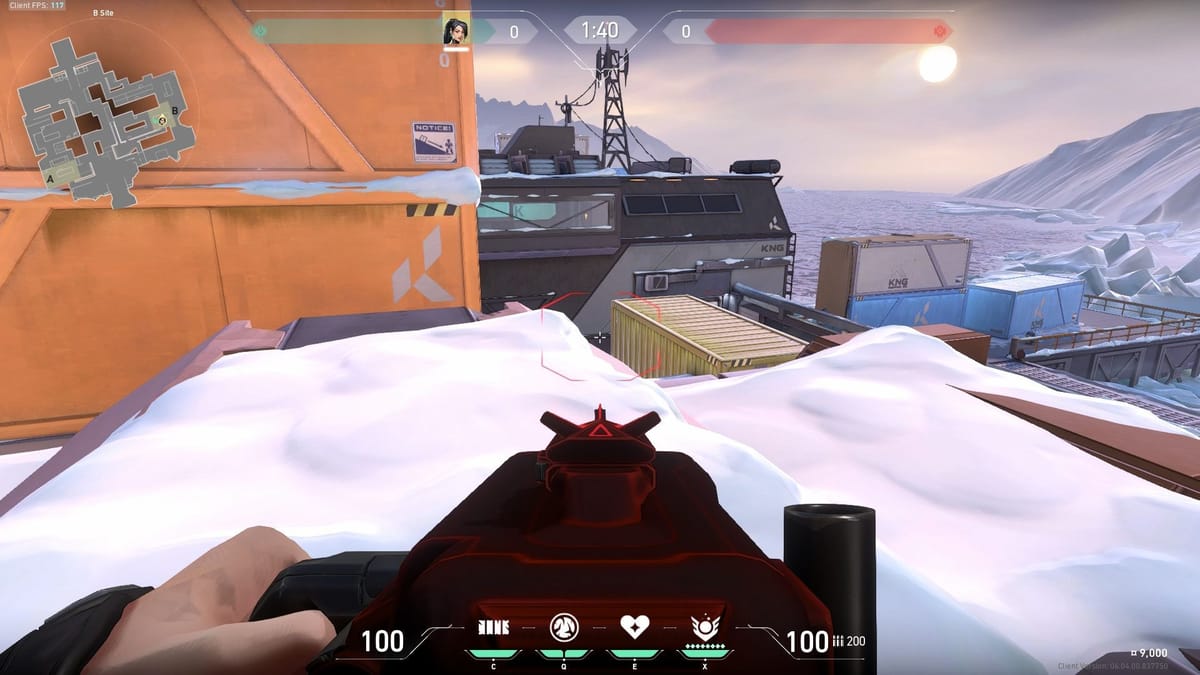The height and width of the screenshot is (675, 1200).
Task: Select the Sage agent portrait in top bar
Action: pyautogui.click(x=455, y=32)
